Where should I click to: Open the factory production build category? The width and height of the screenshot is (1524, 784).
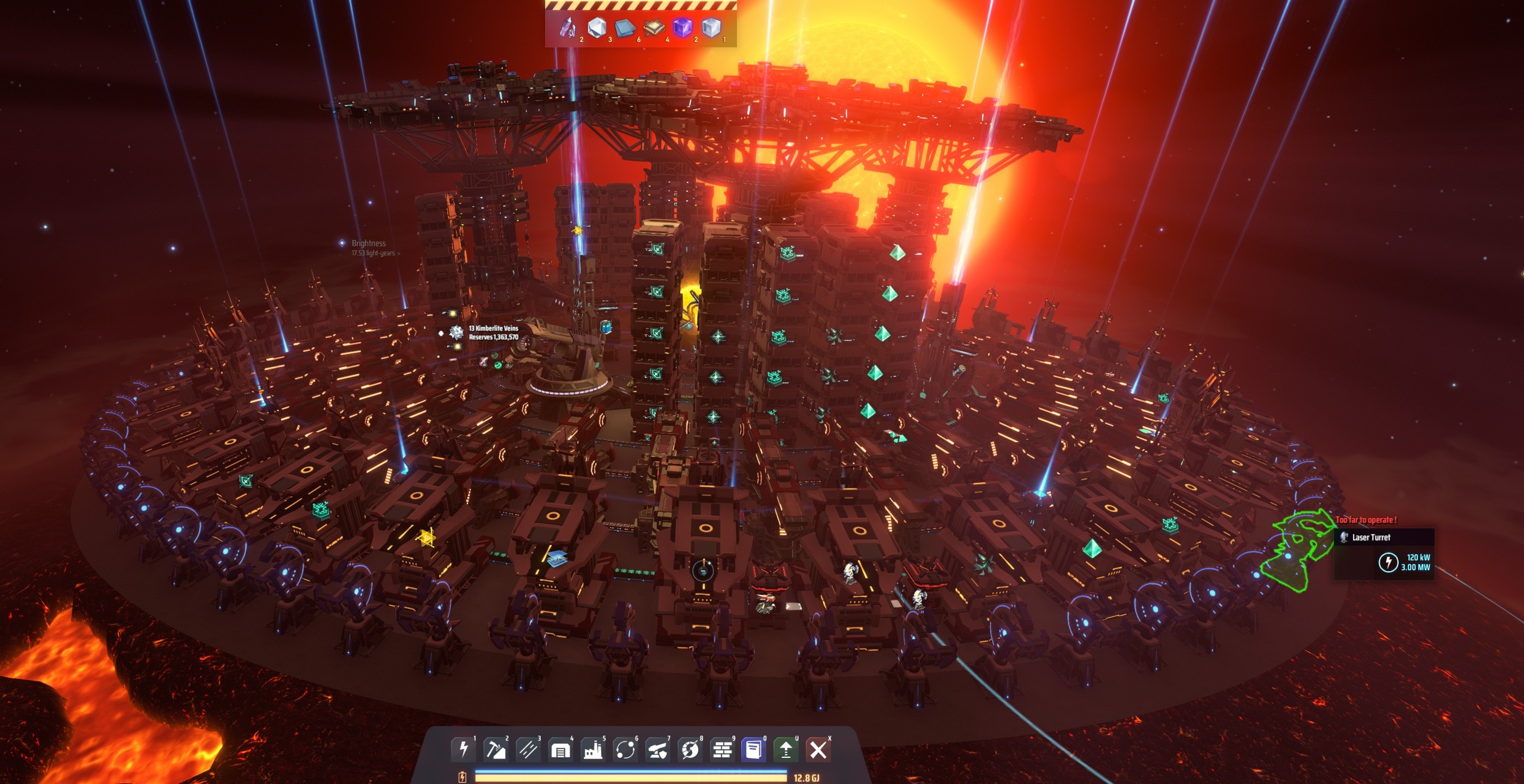(x=592, y=750)
